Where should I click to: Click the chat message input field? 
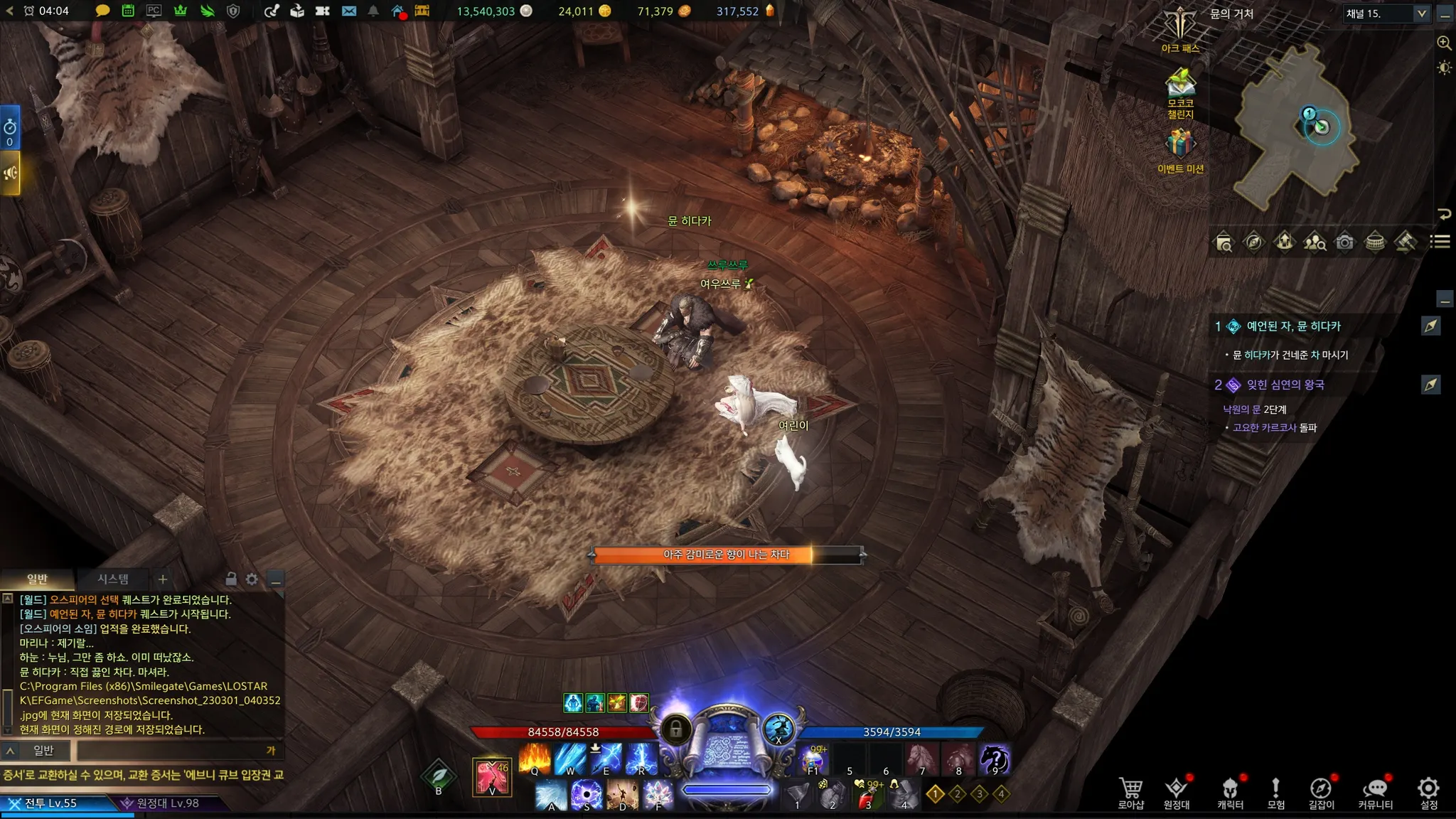pyautogui.click(x=171, y=750)
